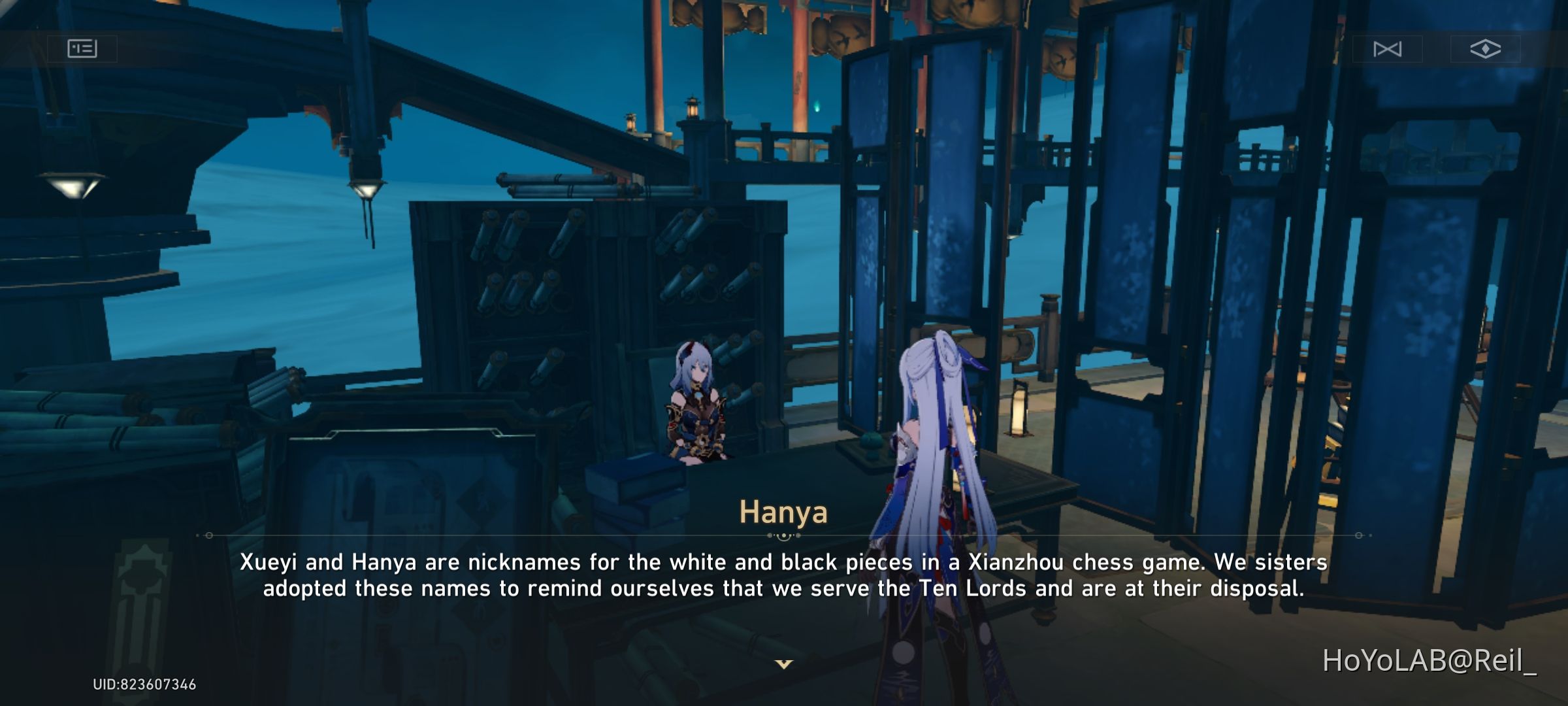
Task: Toggle auto-advance for the conversation
Action: point(1388,48)
